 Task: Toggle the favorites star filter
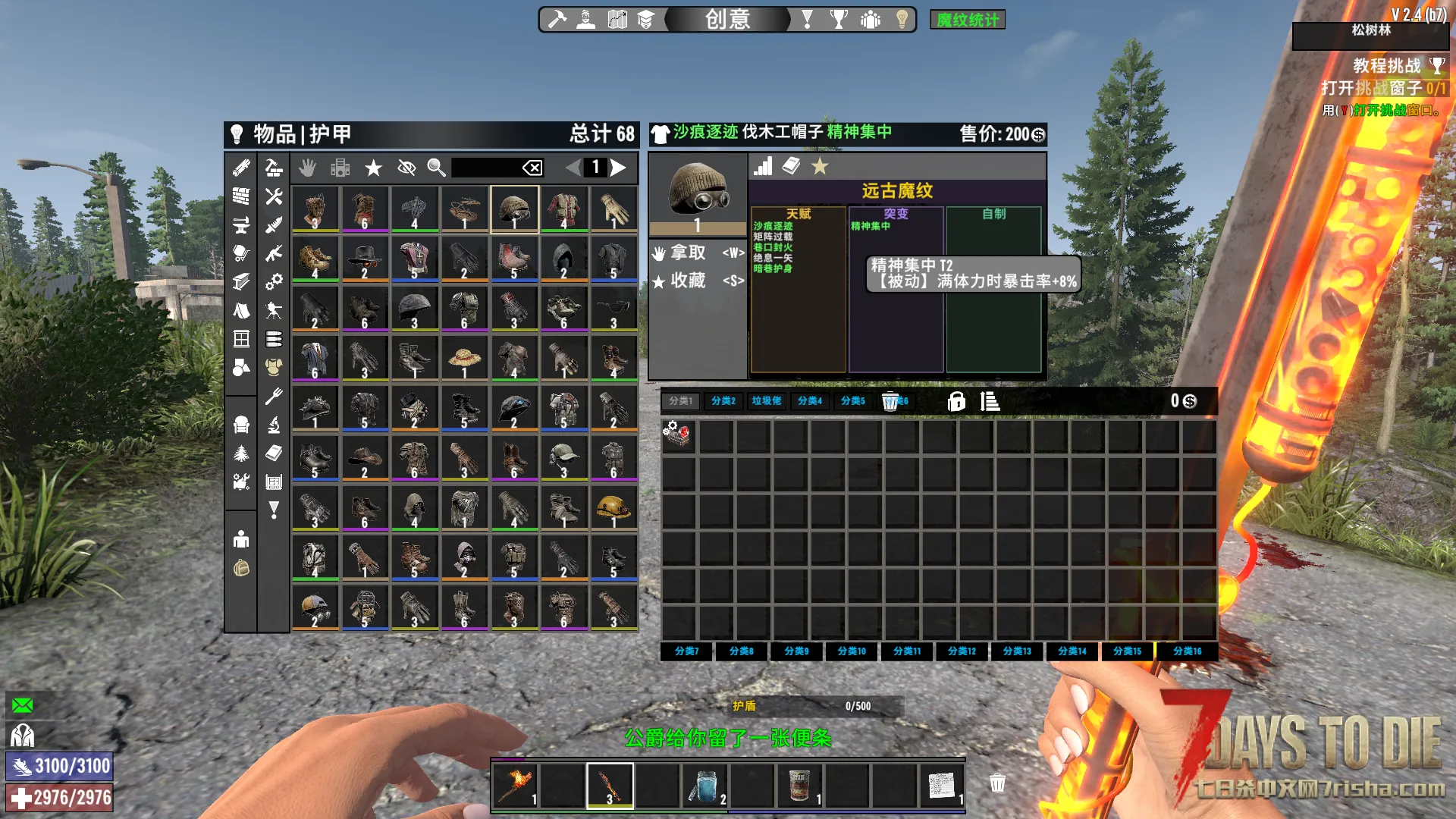[373, 168]
